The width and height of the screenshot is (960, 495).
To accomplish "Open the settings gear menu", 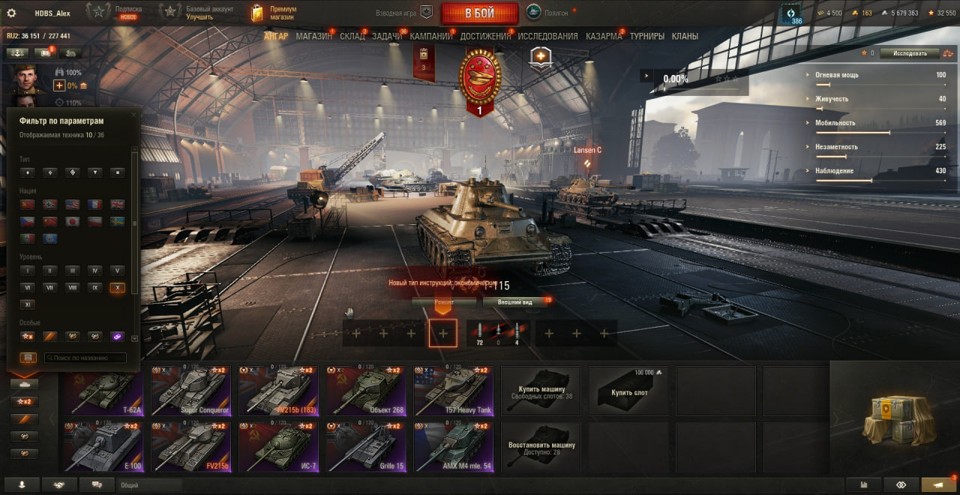I will coord(11,13).
